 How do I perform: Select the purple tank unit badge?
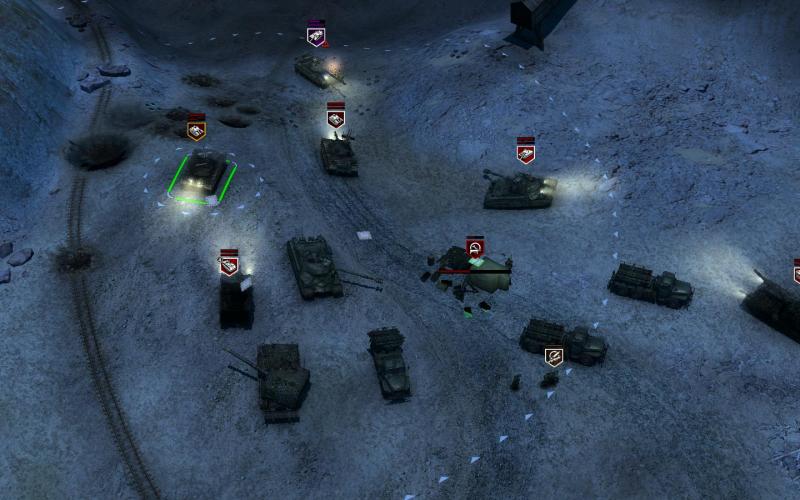[x=316, y=36]
